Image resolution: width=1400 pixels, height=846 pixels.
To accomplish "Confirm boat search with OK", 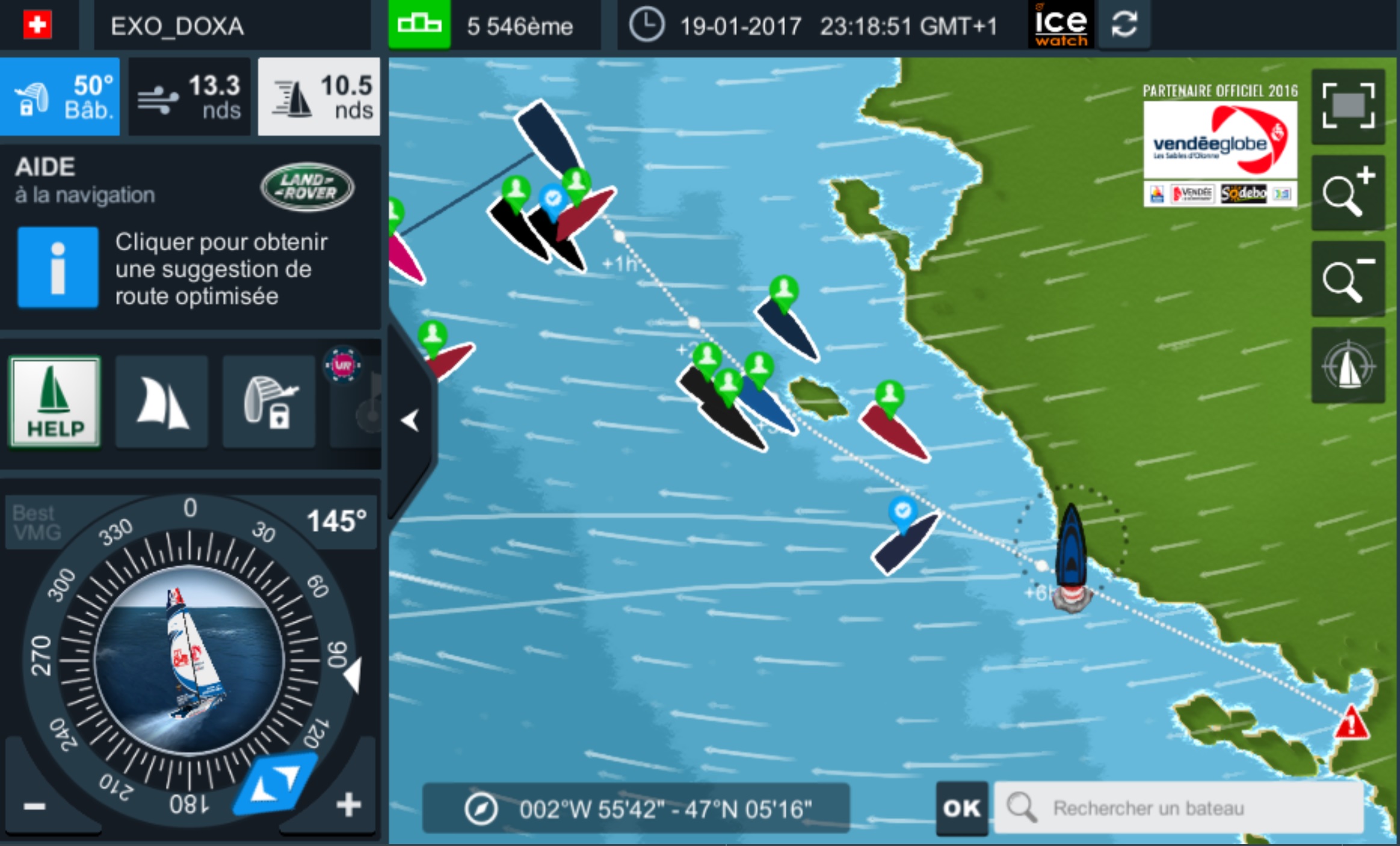I will [961, 808].
